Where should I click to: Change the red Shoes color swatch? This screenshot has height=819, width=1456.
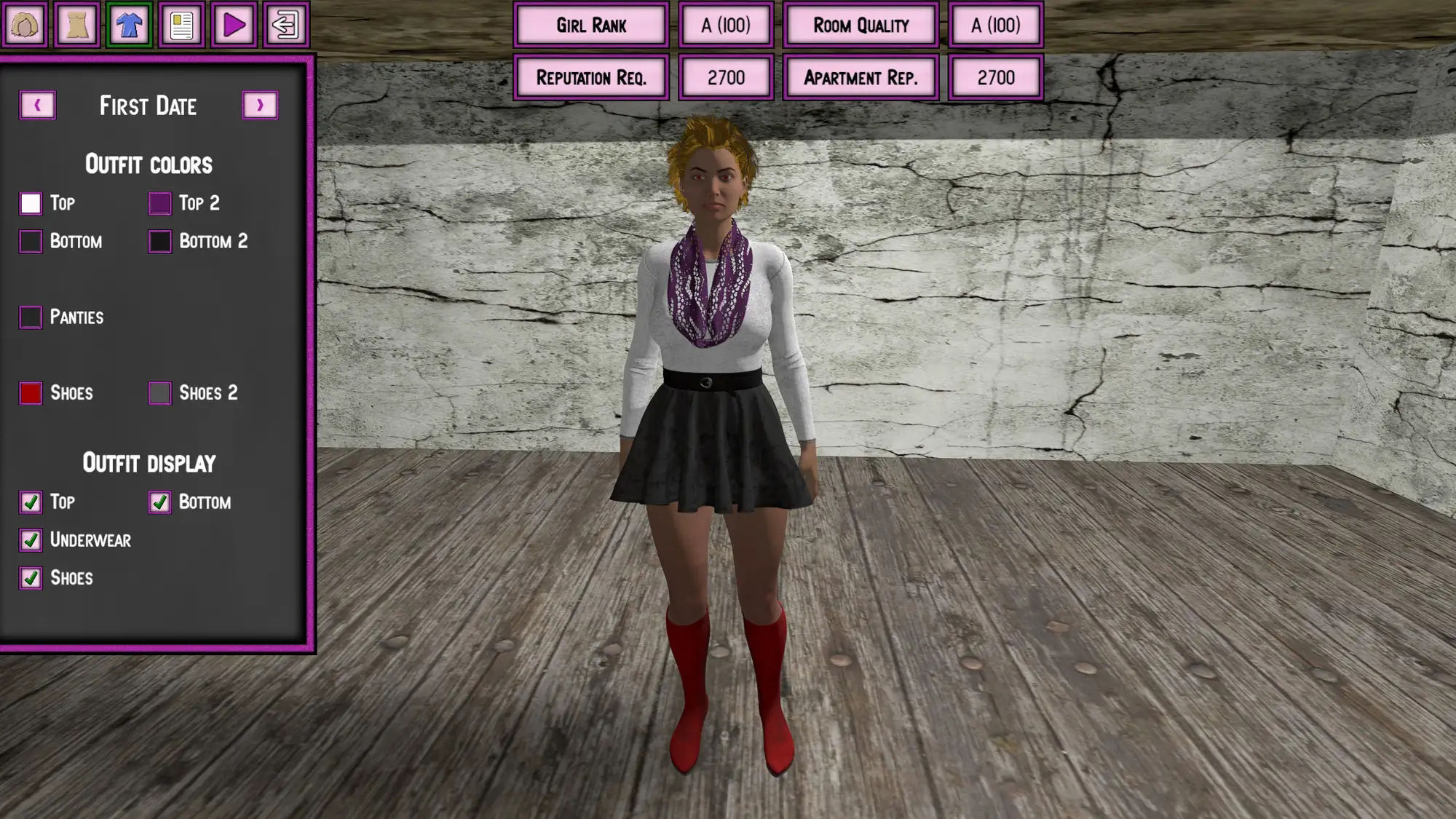pyautogui.click(x=31, y=393)
